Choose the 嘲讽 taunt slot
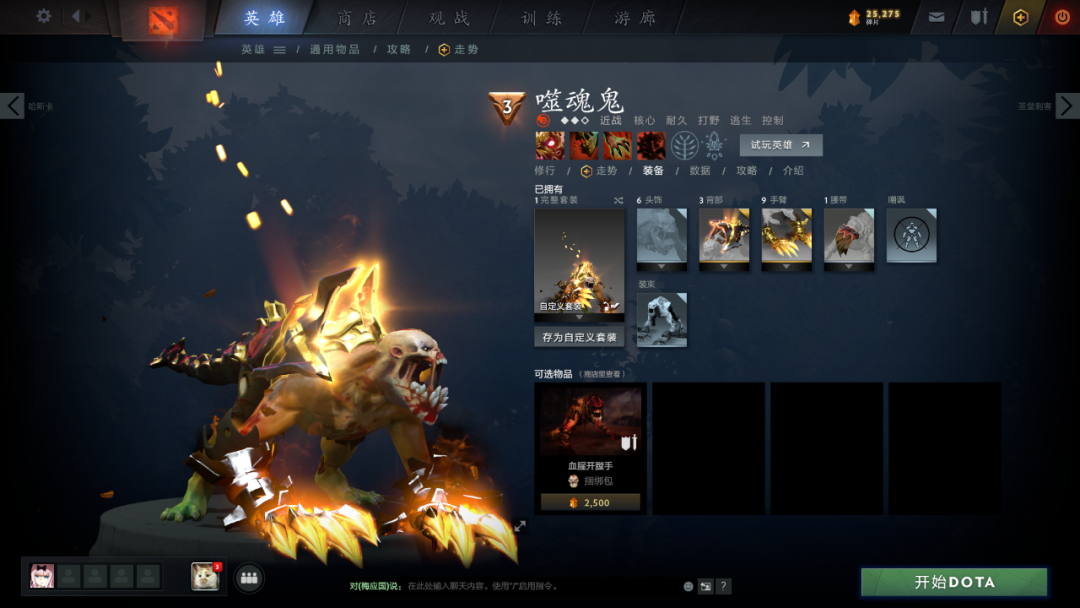1080x608 pixels. point(911,235)
